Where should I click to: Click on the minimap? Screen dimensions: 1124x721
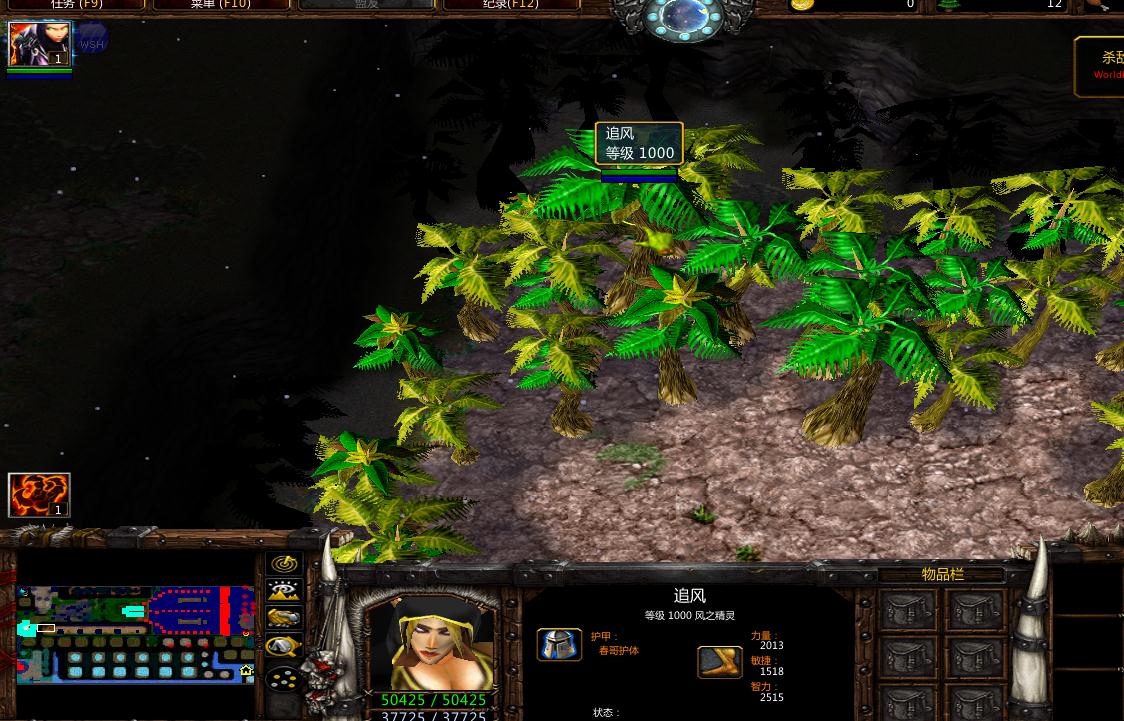pyautogui.click(x=135, y=635)
